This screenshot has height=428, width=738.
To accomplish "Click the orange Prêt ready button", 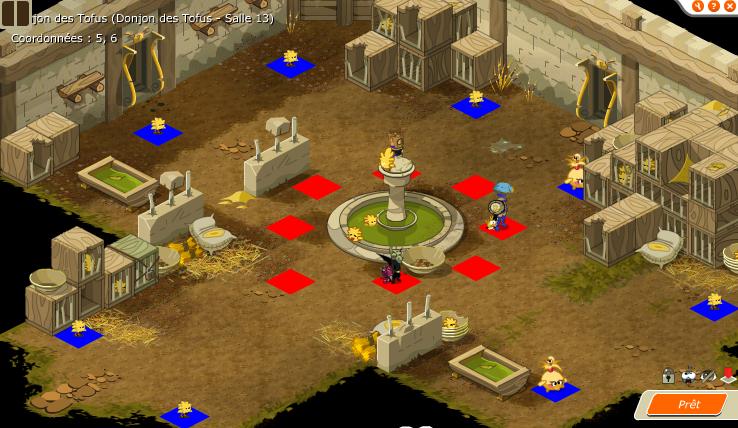I will coord(688,404).
